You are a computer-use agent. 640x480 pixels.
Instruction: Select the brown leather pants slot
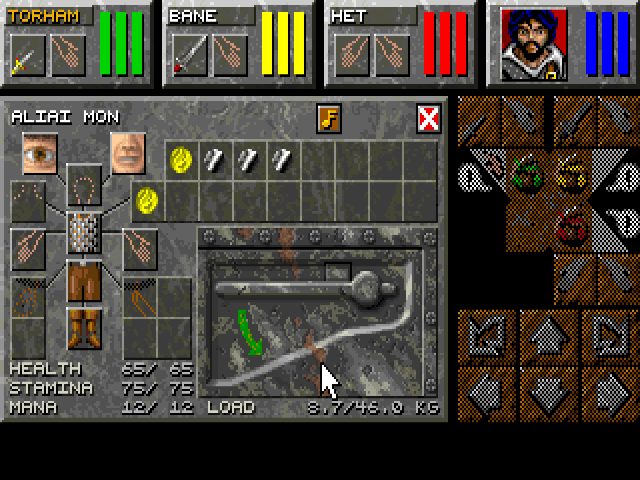coord(84,283)
